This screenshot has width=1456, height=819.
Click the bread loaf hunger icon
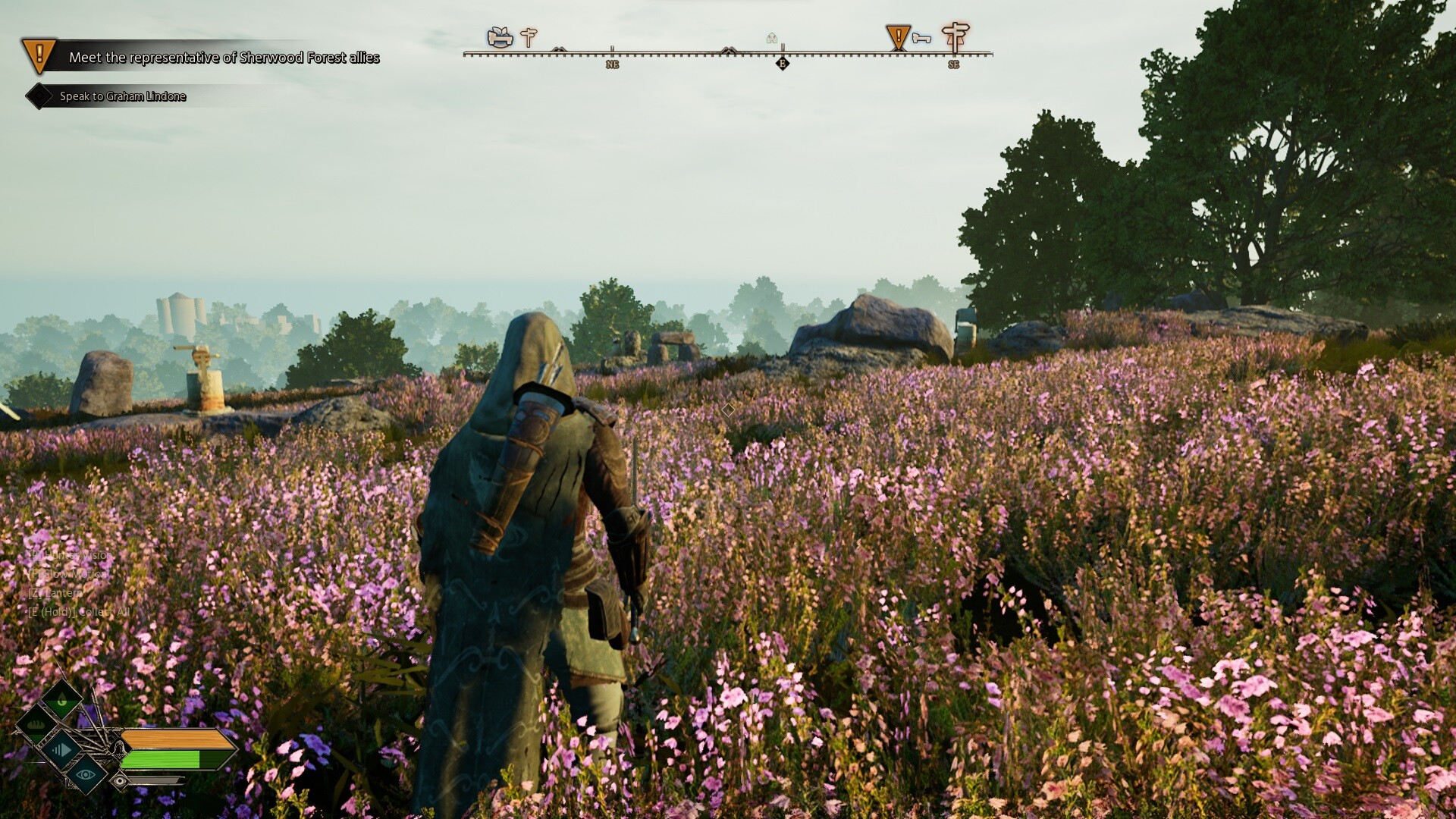pyautogui.click(x=36, y=726)
